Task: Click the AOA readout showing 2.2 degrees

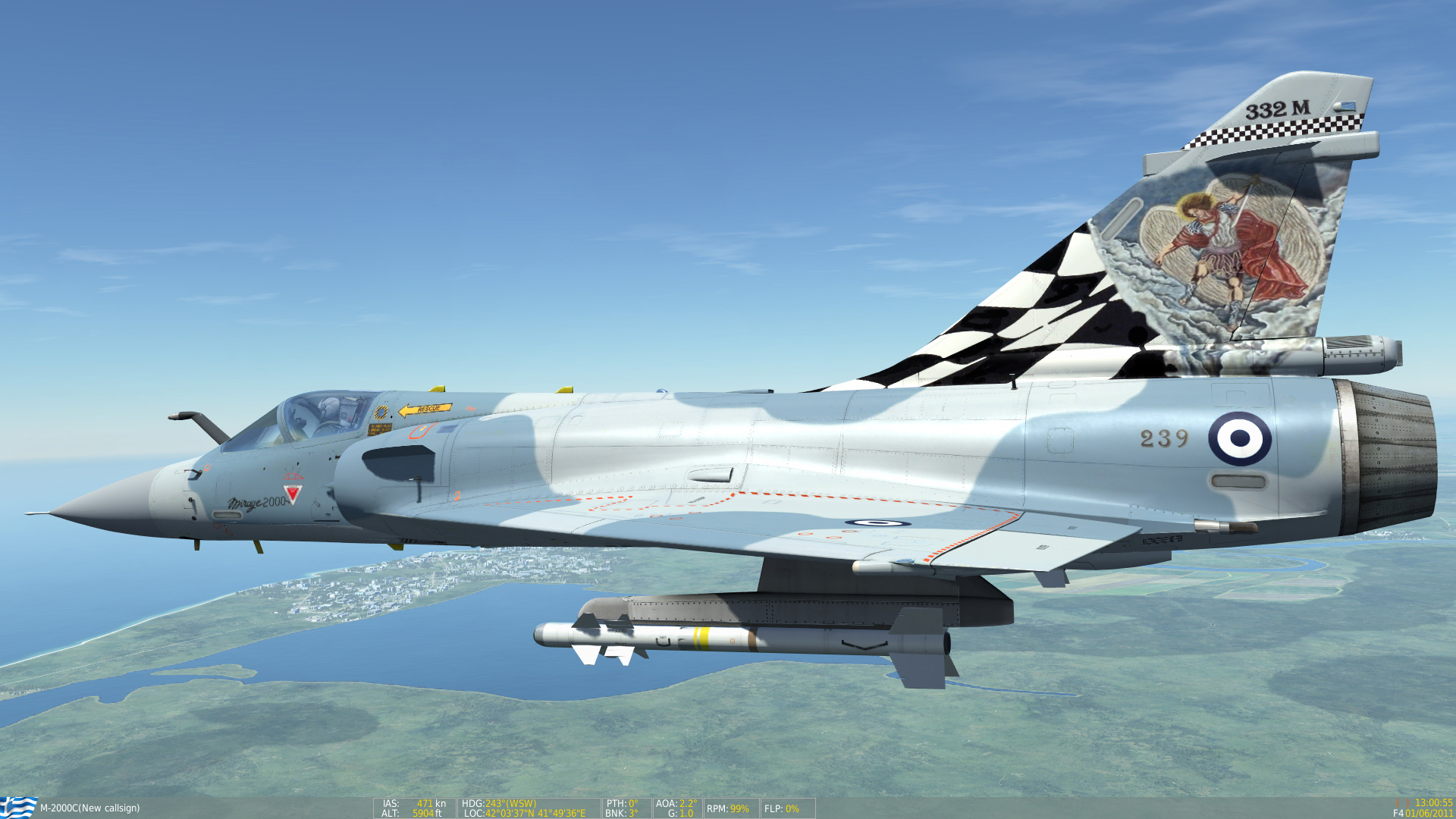Action: tap(674, 802)
